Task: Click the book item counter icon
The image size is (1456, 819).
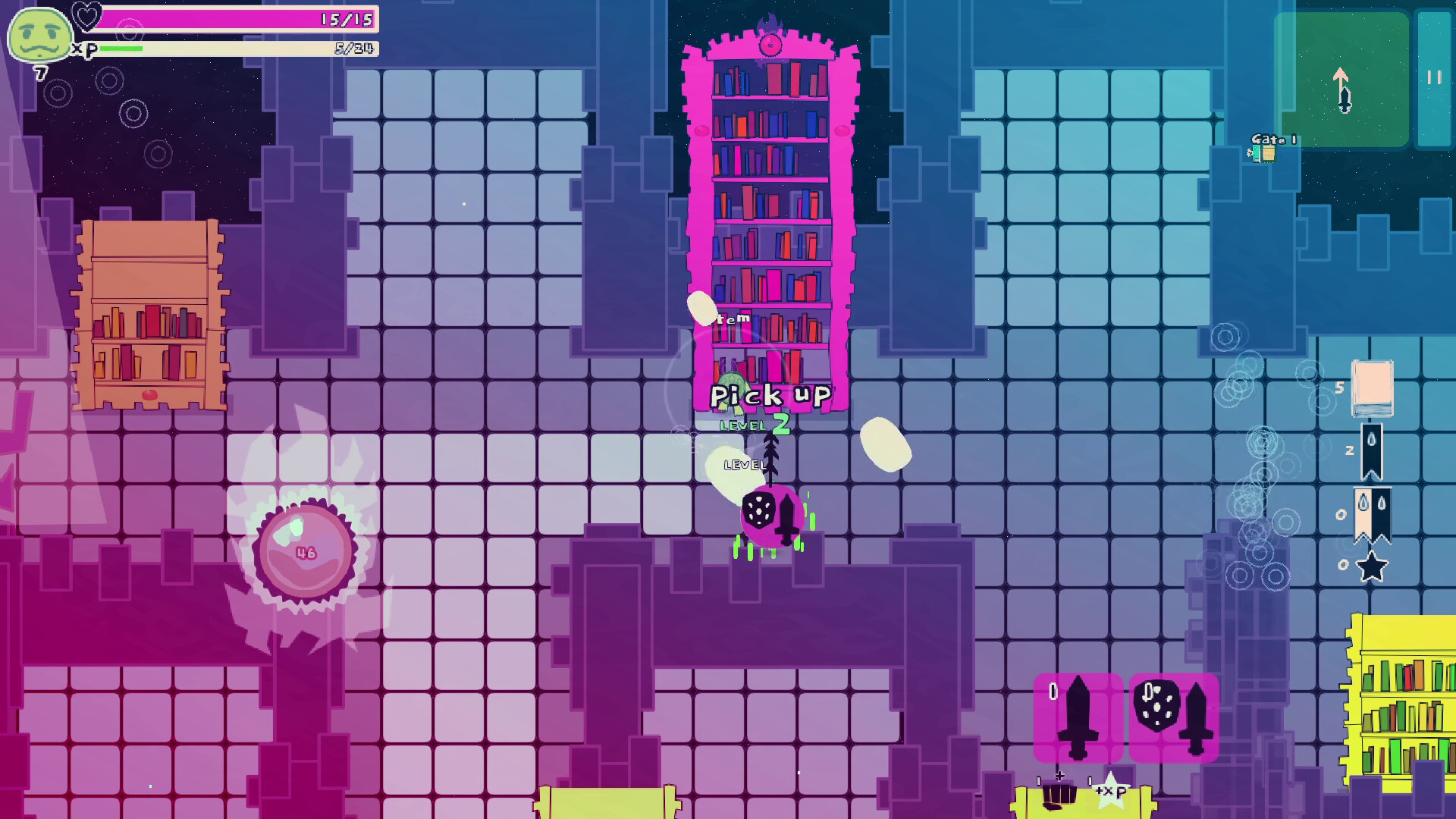Action: point(1372,388)
